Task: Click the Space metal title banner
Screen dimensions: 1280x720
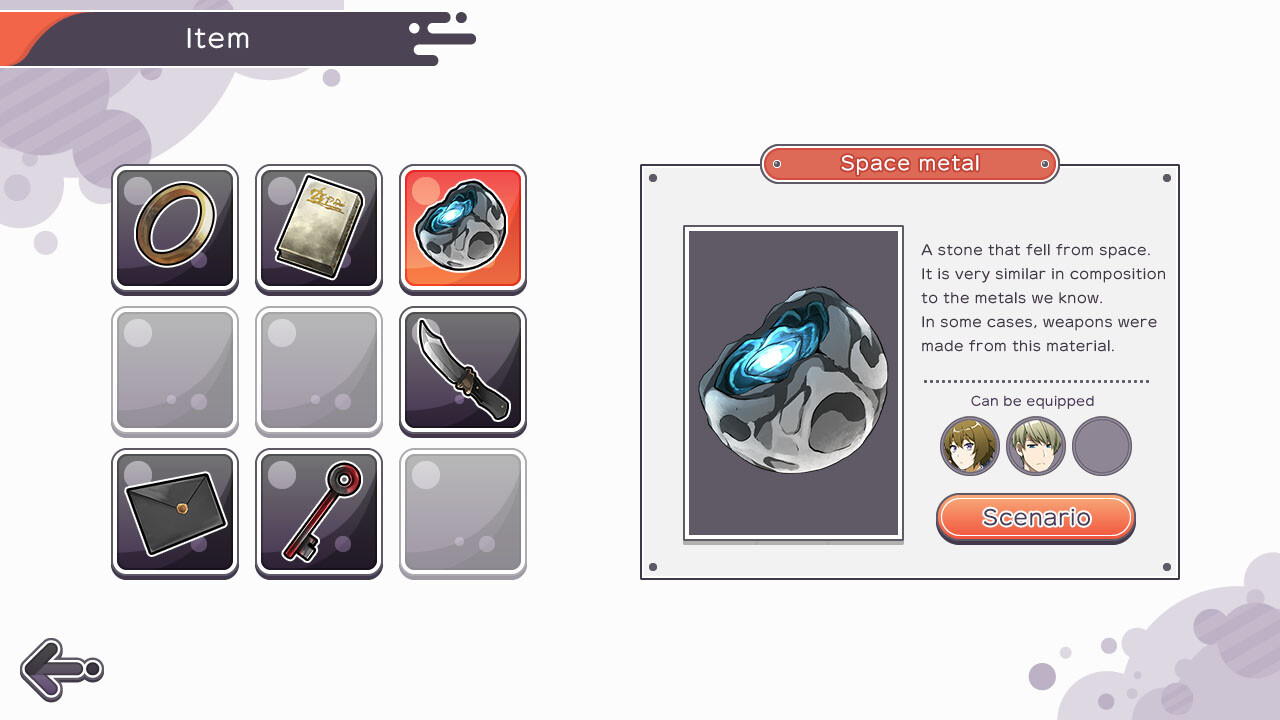Action: (x=909, y=163)
